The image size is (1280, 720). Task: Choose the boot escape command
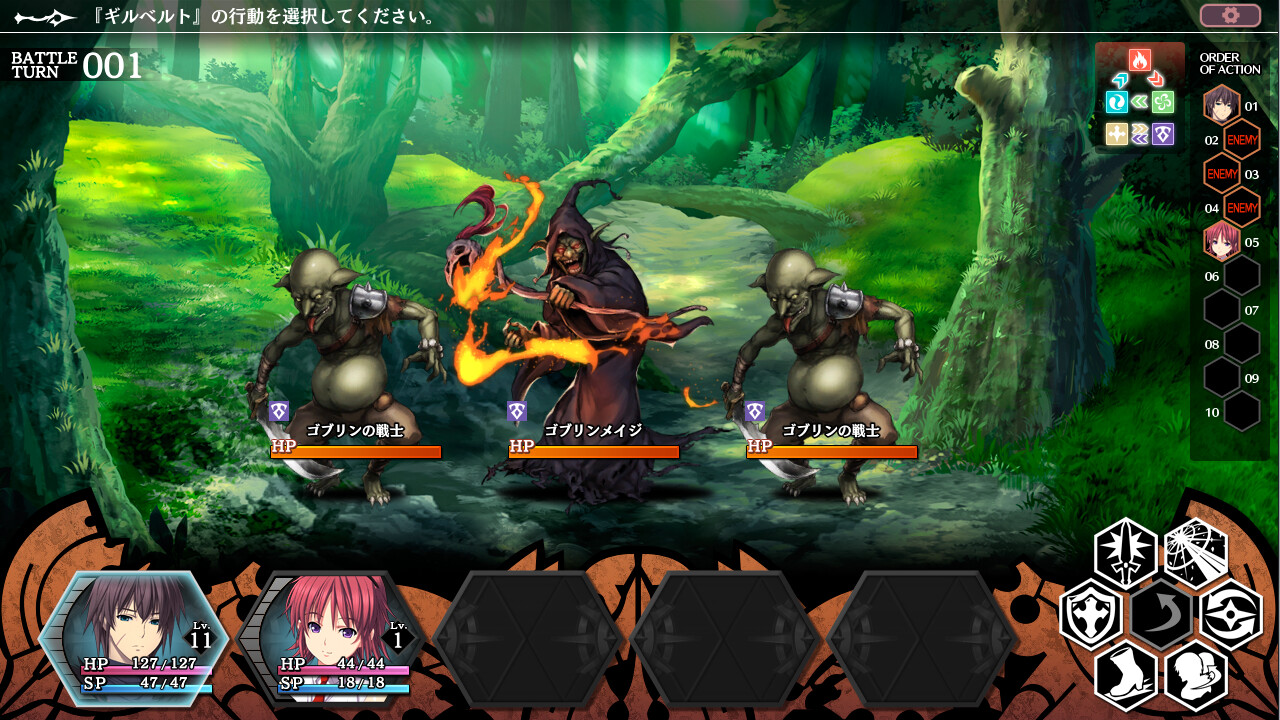(1126, 675)
